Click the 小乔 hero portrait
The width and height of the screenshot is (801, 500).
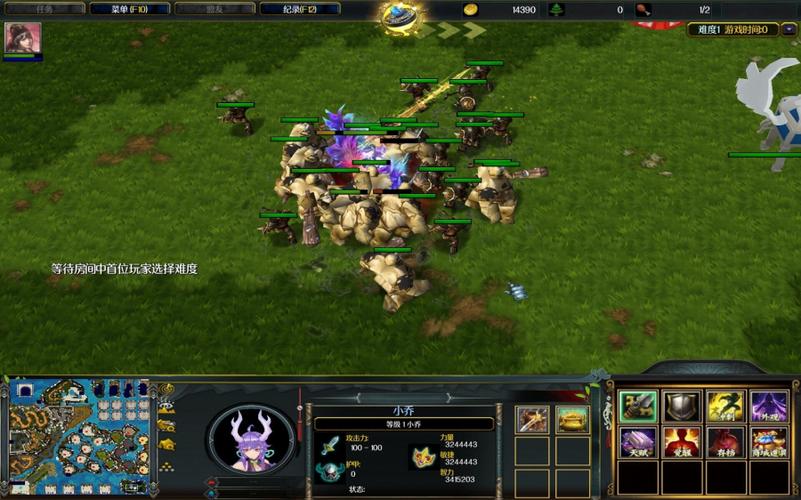(250, 441)
